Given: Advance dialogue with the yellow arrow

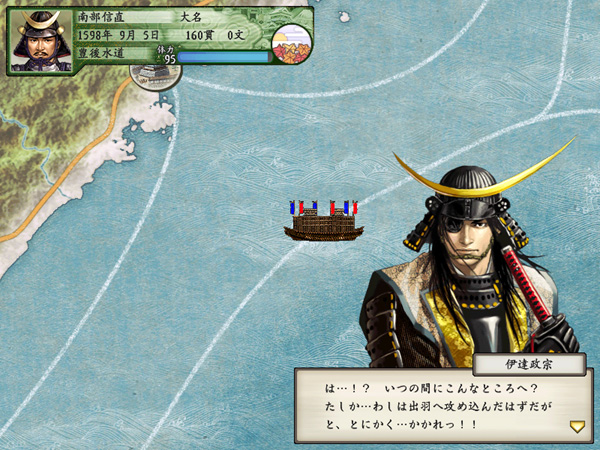Looking at the screenshot, I should click(577, 426).
